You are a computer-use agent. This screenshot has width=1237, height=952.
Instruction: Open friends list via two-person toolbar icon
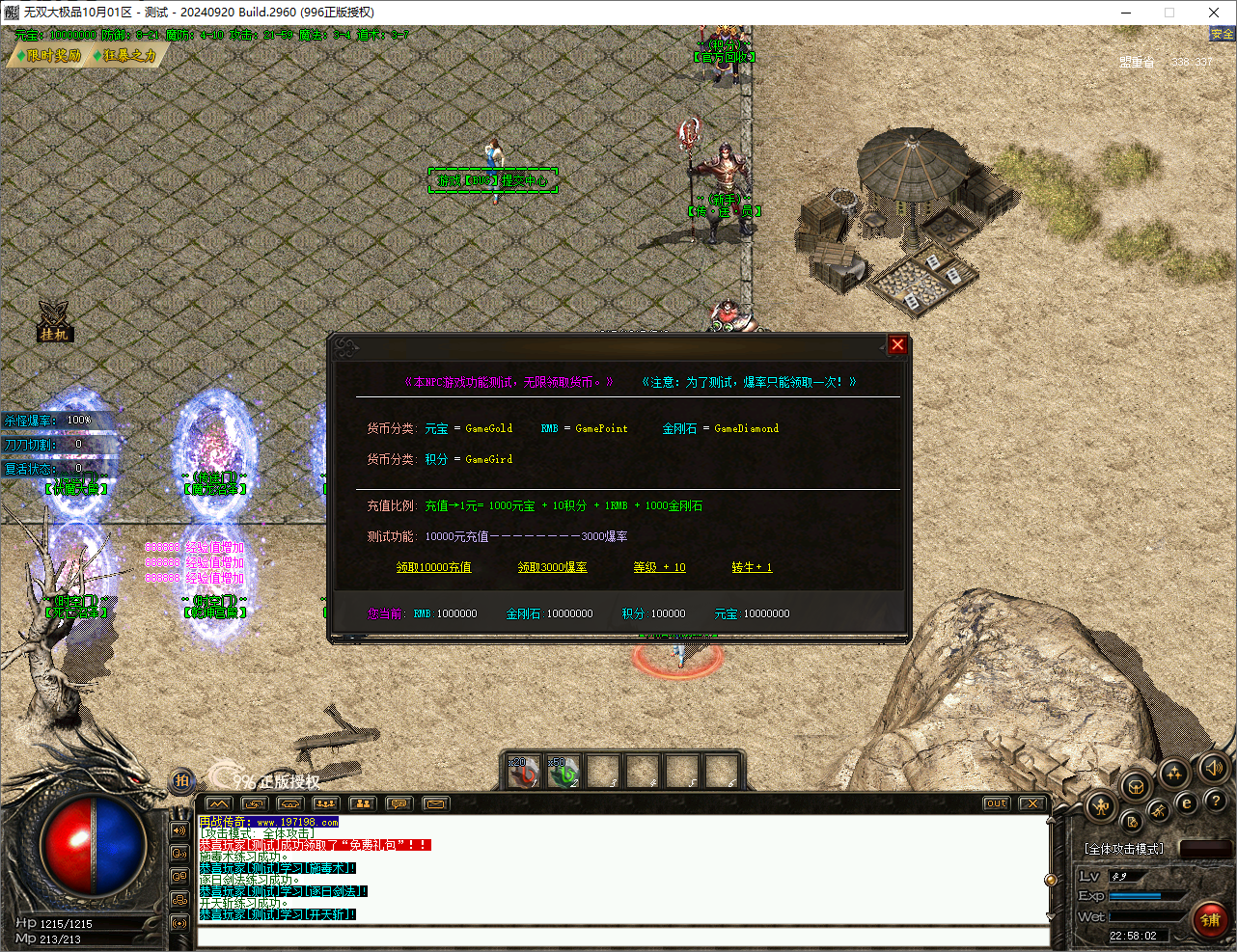[x=362, y=802]
